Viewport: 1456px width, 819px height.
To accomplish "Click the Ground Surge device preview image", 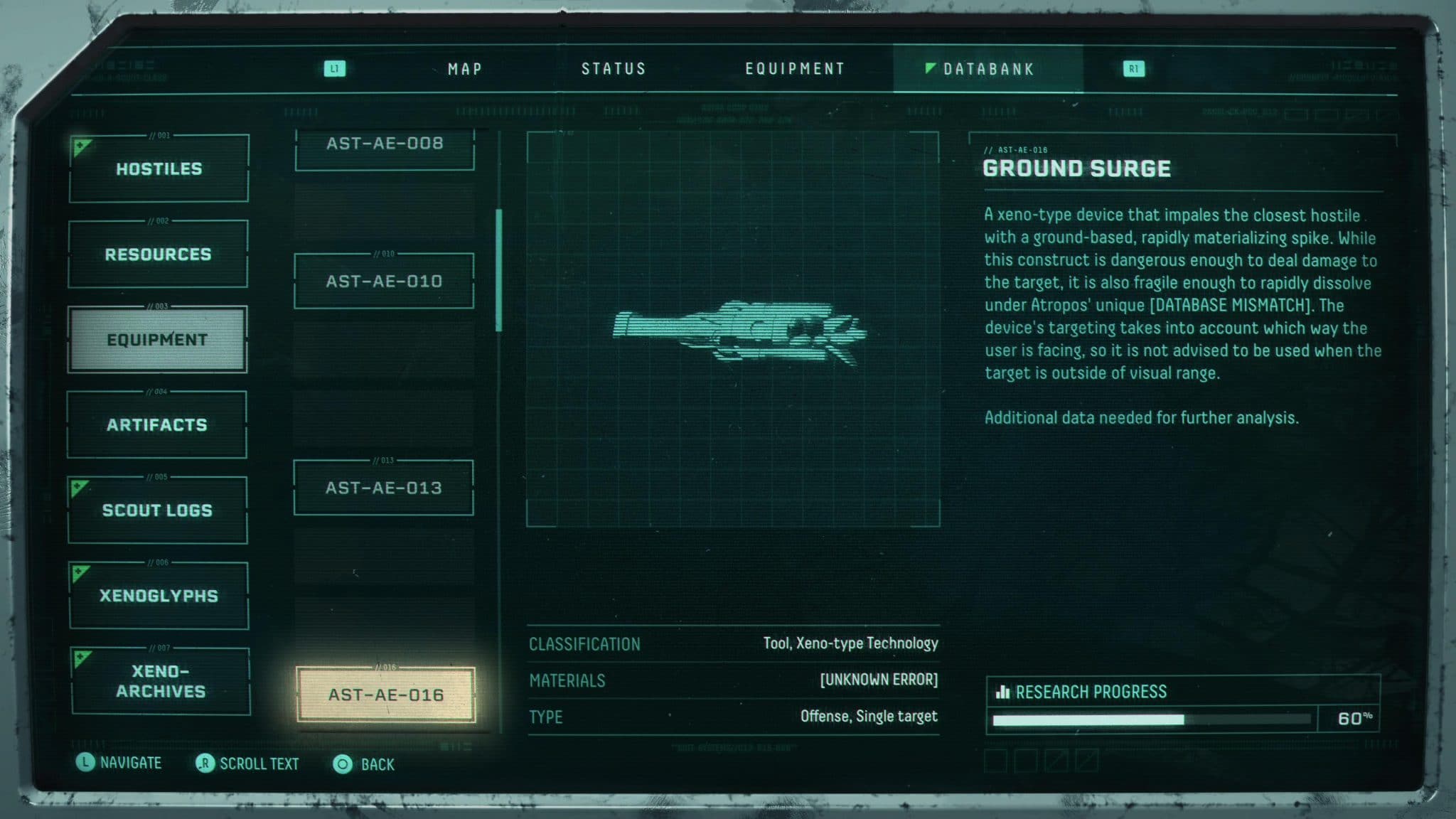I will tap(739, 331).
